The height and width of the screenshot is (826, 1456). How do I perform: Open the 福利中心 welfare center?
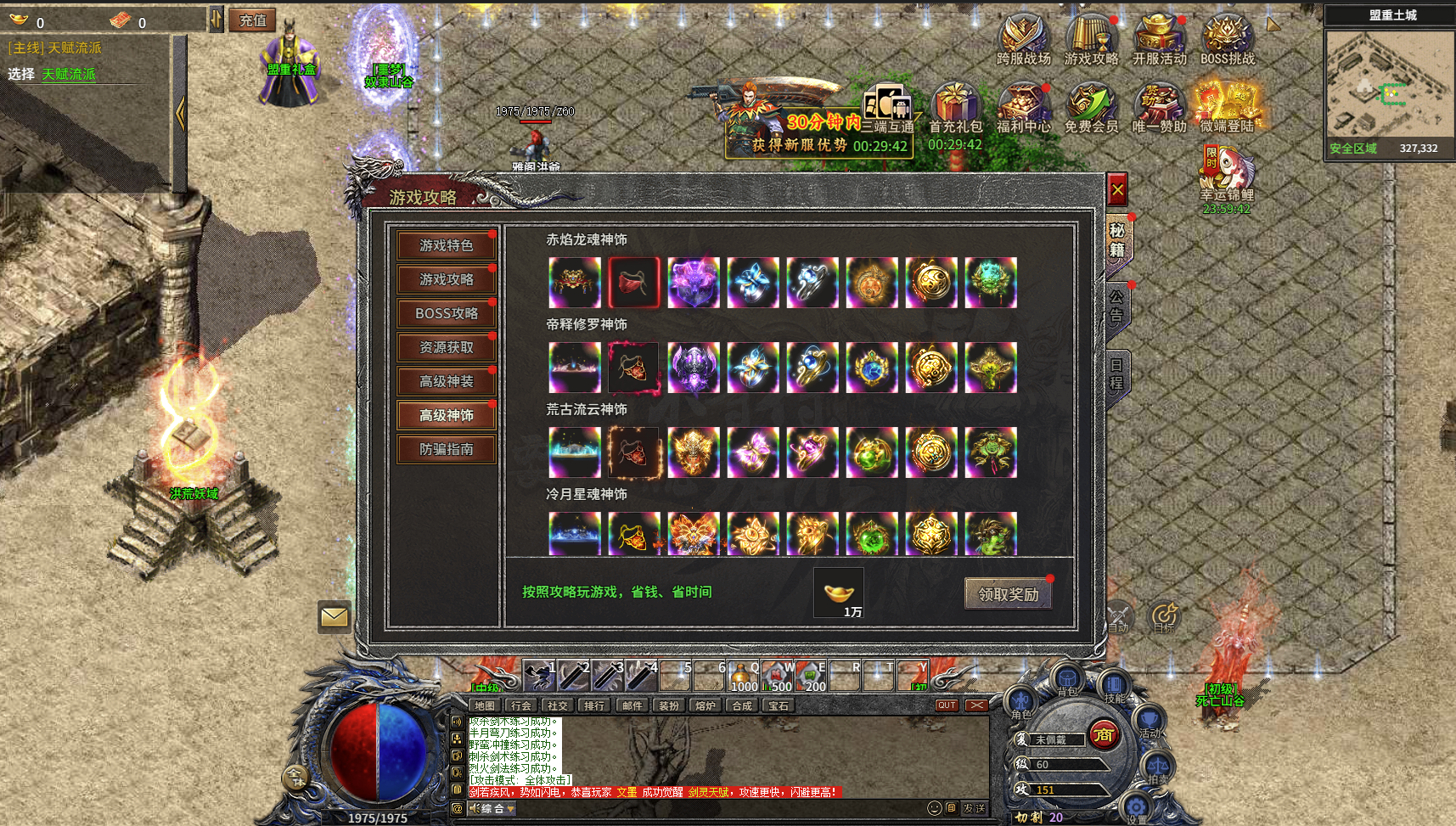tap(1023, 109)
